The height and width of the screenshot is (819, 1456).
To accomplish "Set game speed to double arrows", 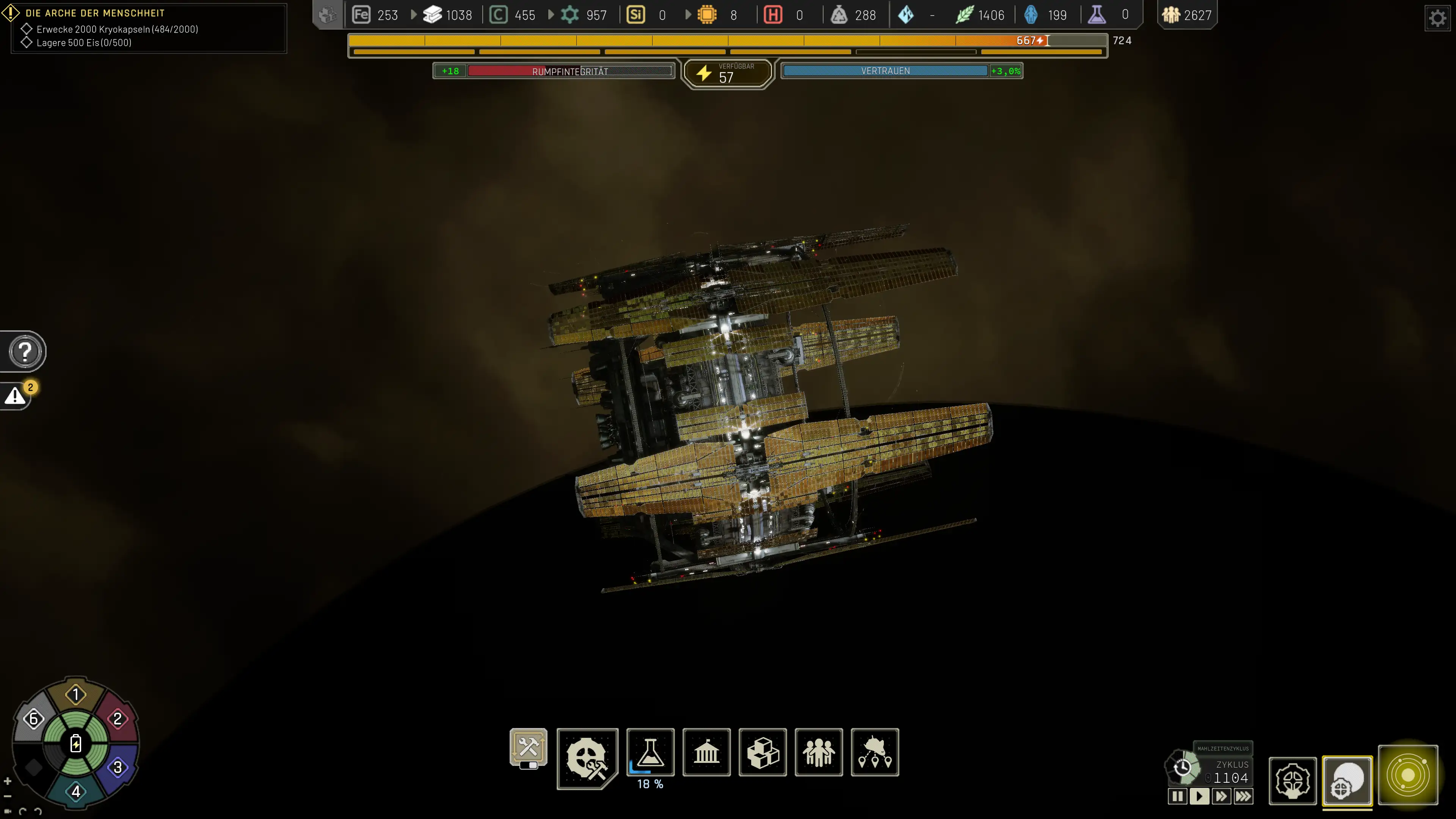I will tap(1221, 796).
